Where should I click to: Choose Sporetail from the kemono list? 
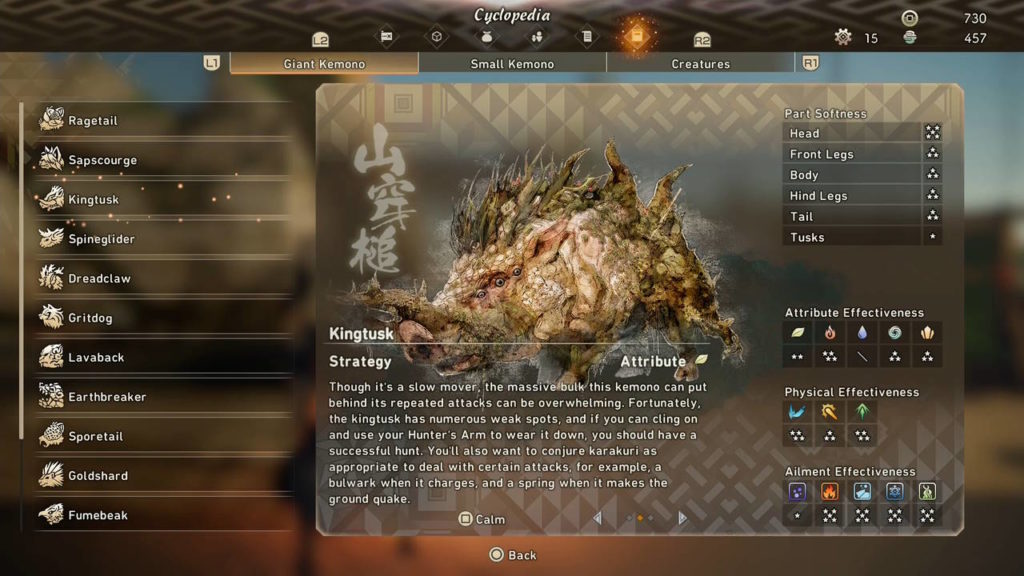click(x=97, y=437)
